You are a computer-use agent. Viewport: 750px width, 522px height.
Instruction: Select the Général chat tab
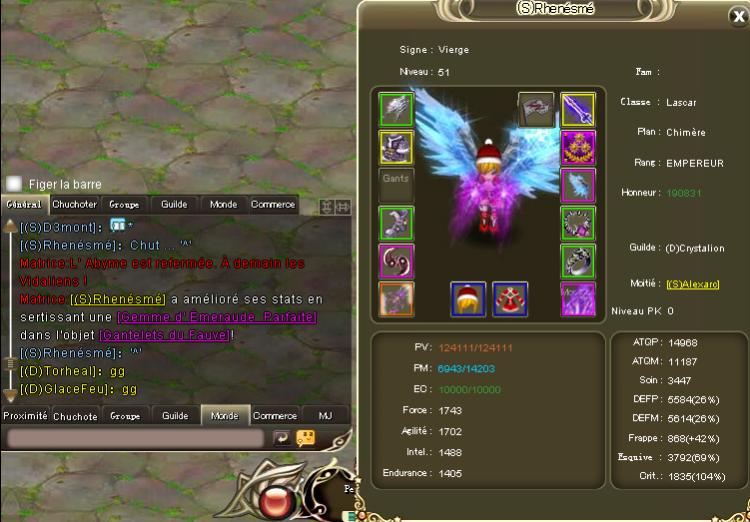24,204
